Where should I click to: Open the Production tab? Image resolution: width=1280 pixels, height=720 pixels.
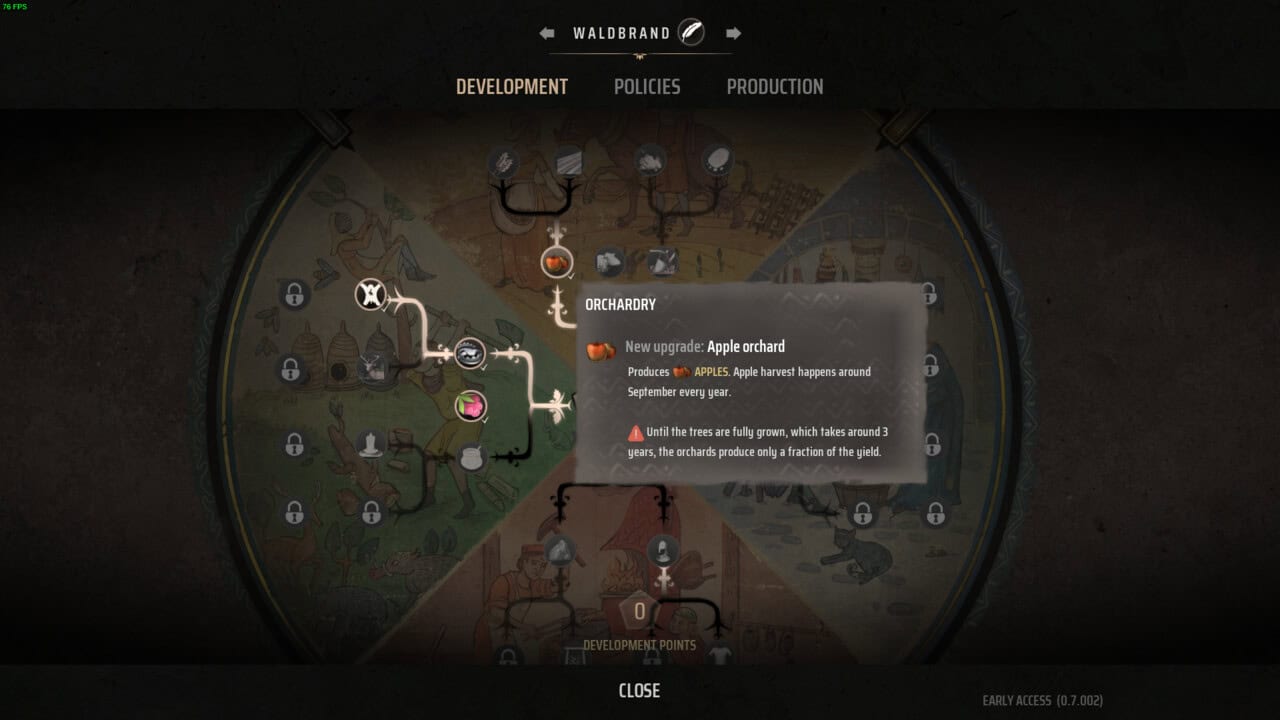point(775,87)
